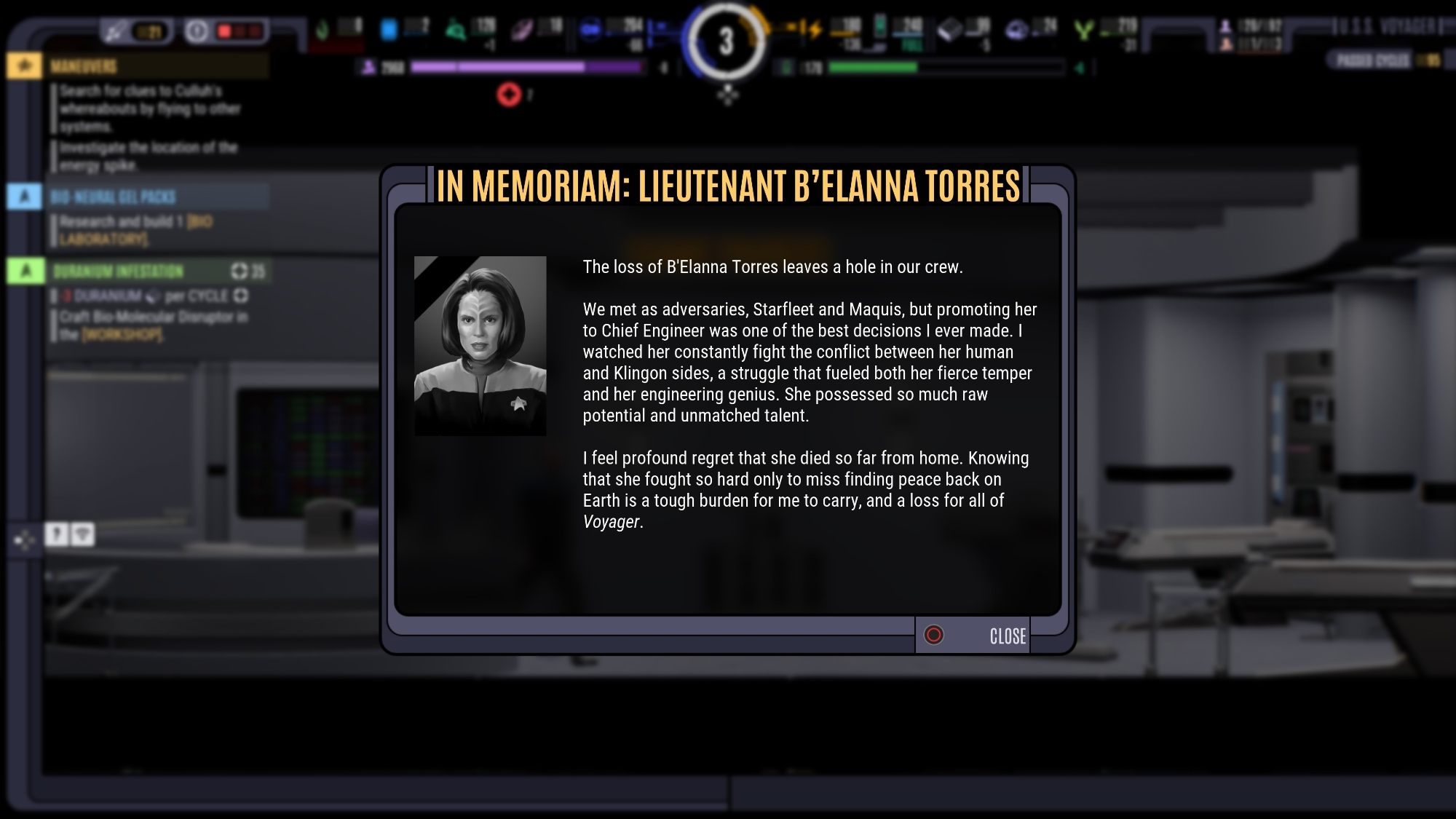Click the red alert indicator icon
The width and height of the screenshot is (1456, 819).
coord(509,95)
